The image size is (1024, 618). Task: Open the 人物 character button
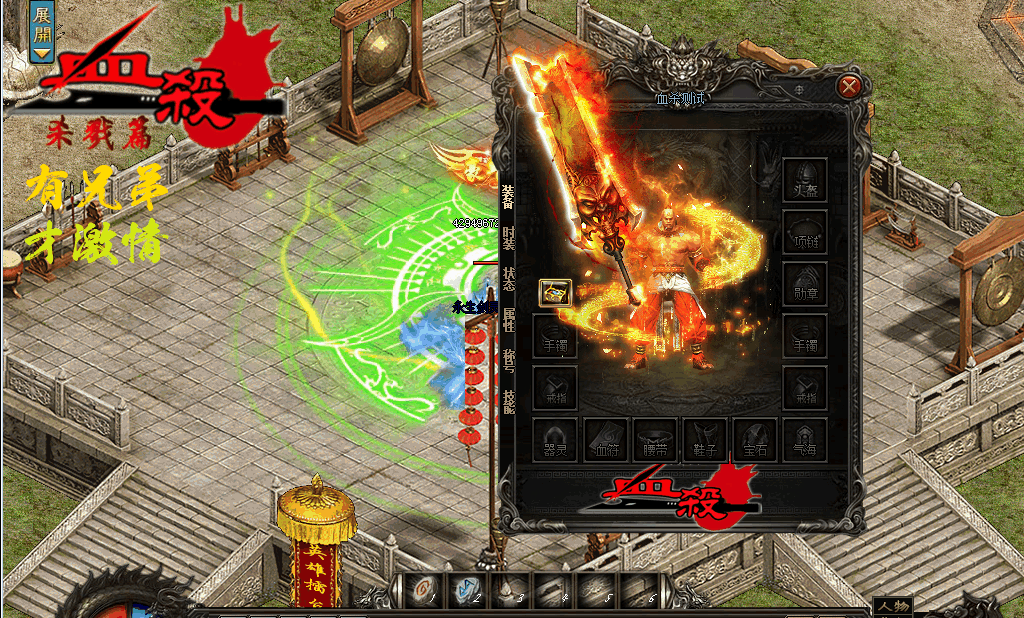pos(892,606)
